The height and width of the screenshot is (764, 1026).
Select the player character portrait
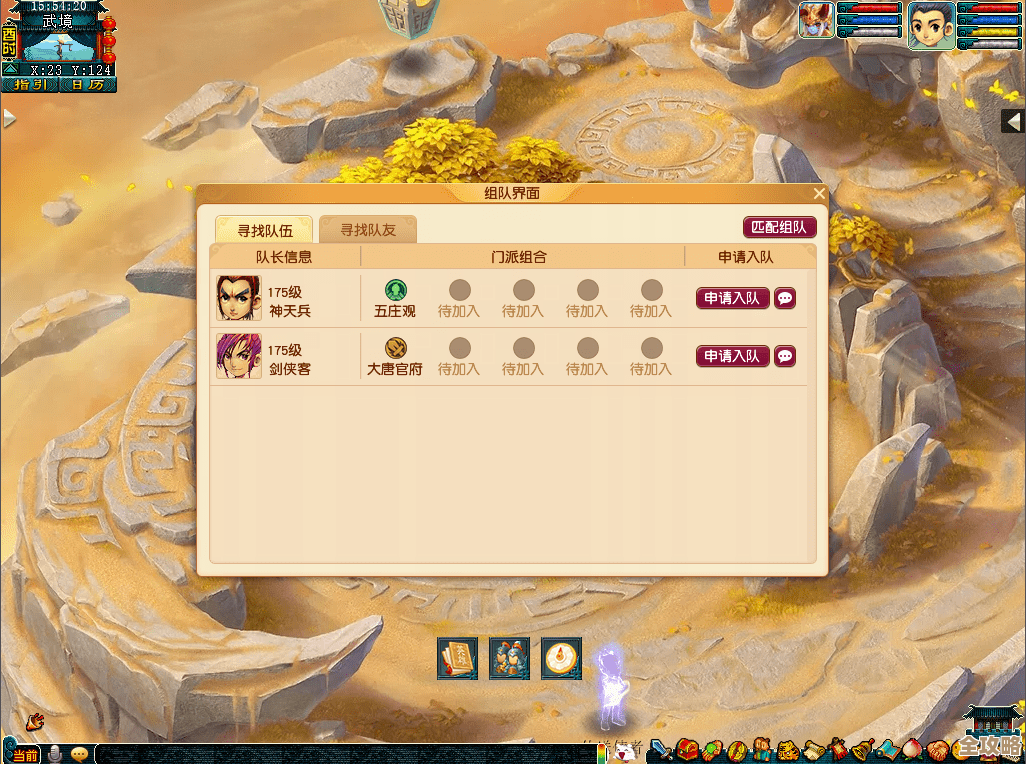tap(930, 24)
